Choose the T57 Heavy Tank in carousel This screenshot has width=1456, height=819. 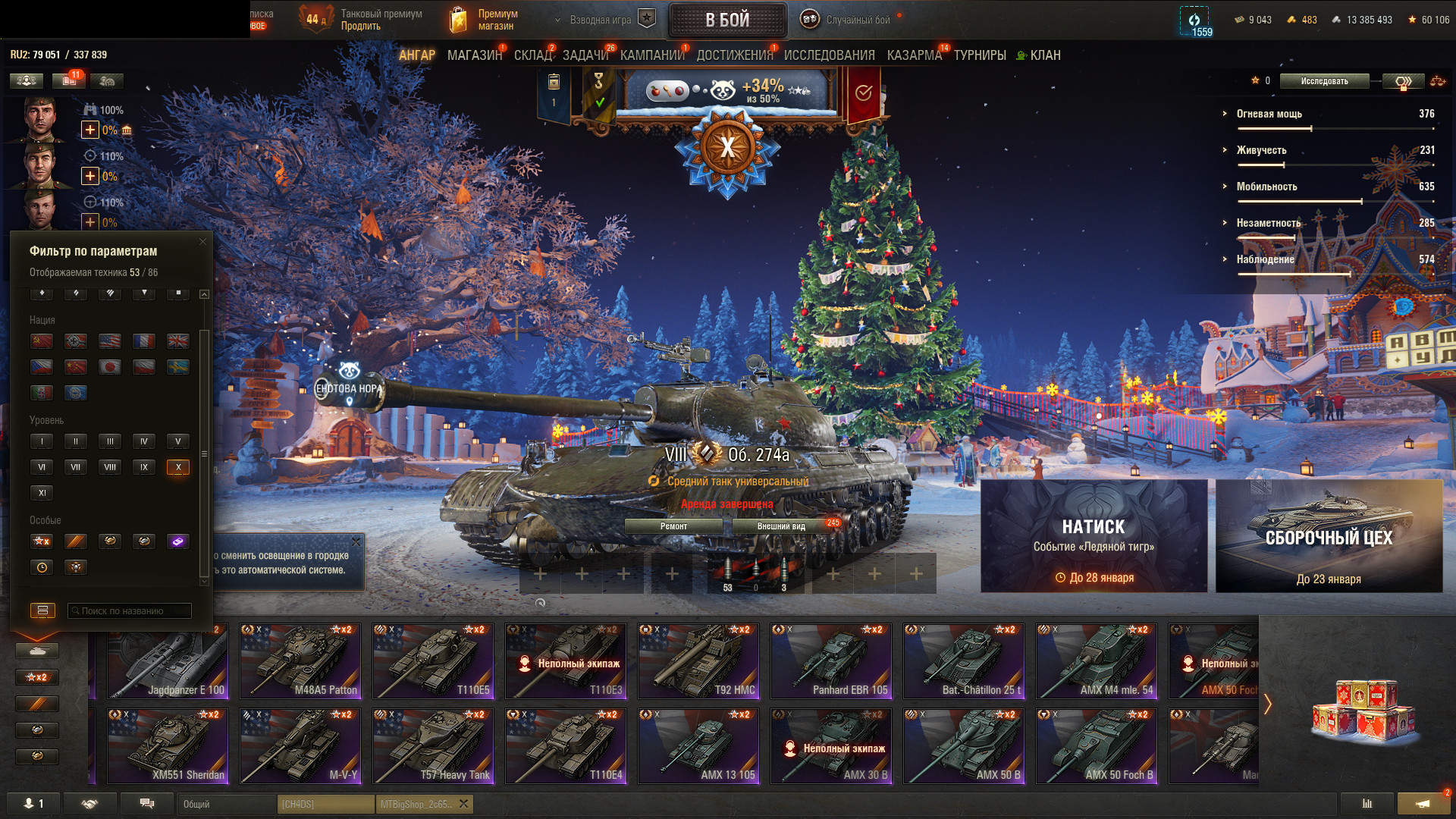point(433,746)
